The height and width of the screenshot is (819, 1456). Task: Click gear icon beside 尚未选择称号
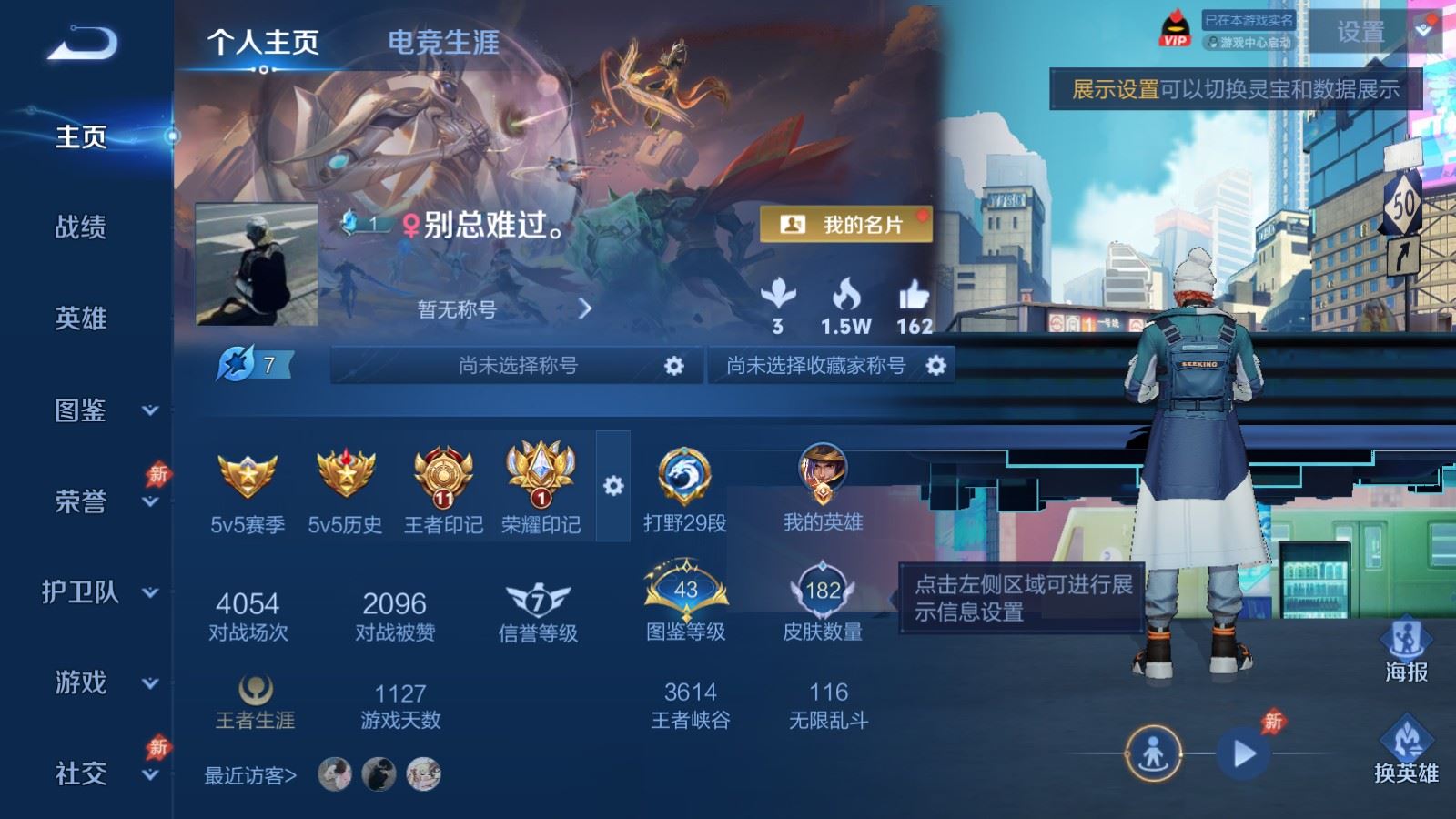tap(673, 365)
